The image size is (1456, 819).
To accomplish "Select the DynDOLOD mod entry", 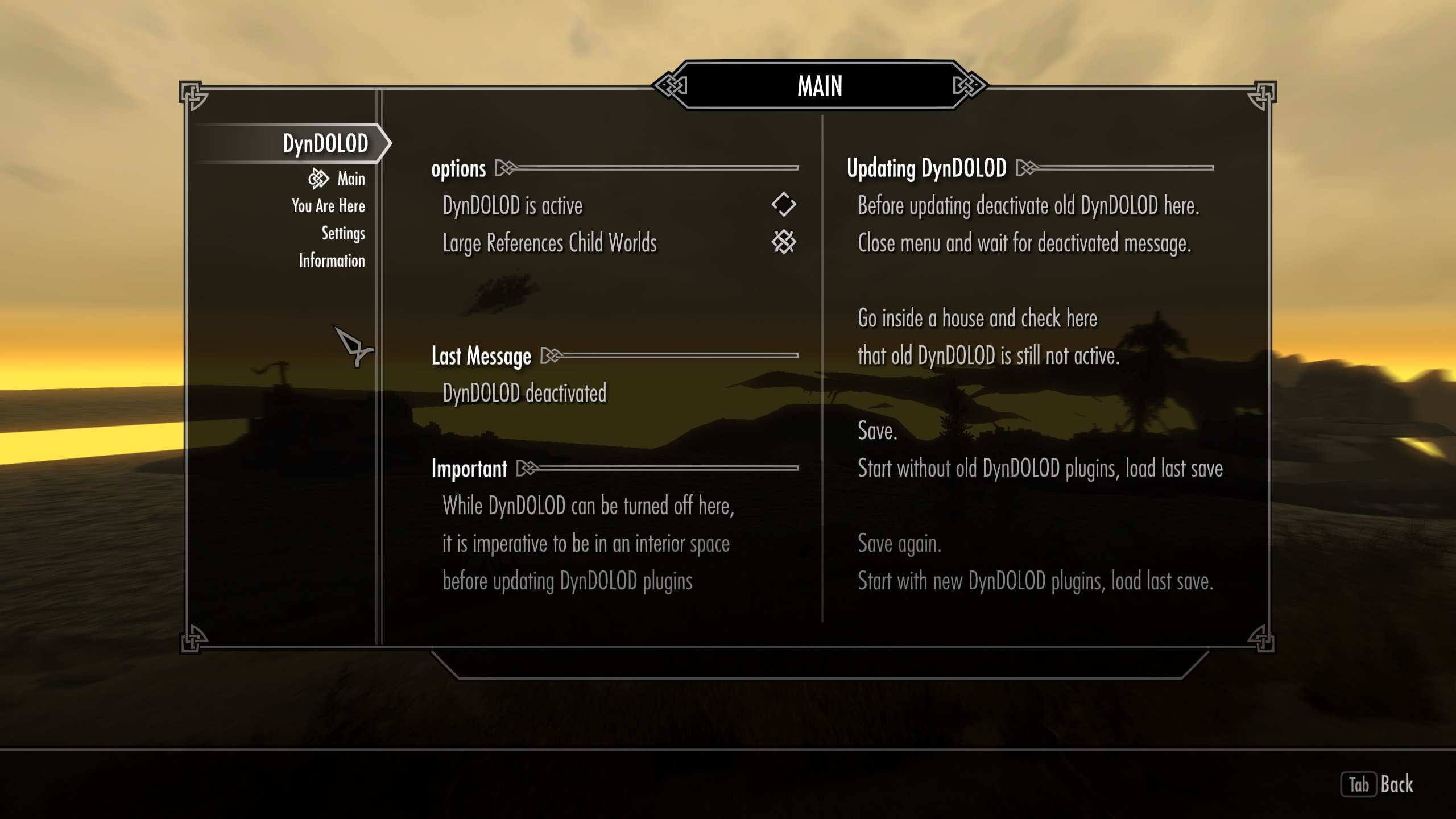I will (x=325, y=143).
